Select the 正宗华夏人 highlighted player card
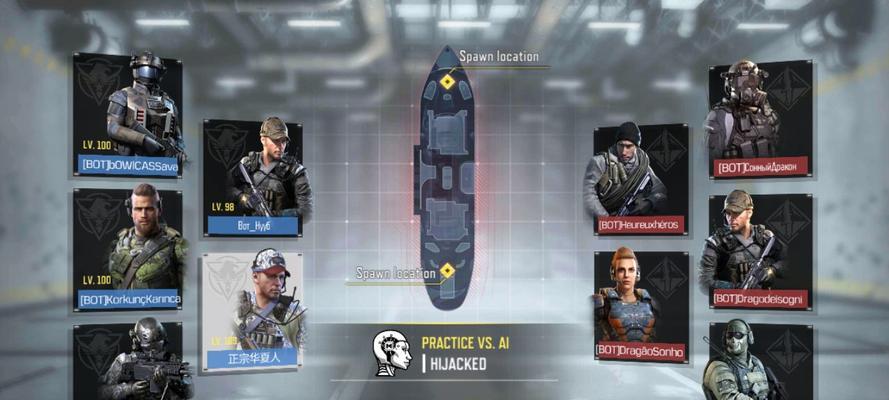Screen dimensions: 889x400 click(252, 312)
